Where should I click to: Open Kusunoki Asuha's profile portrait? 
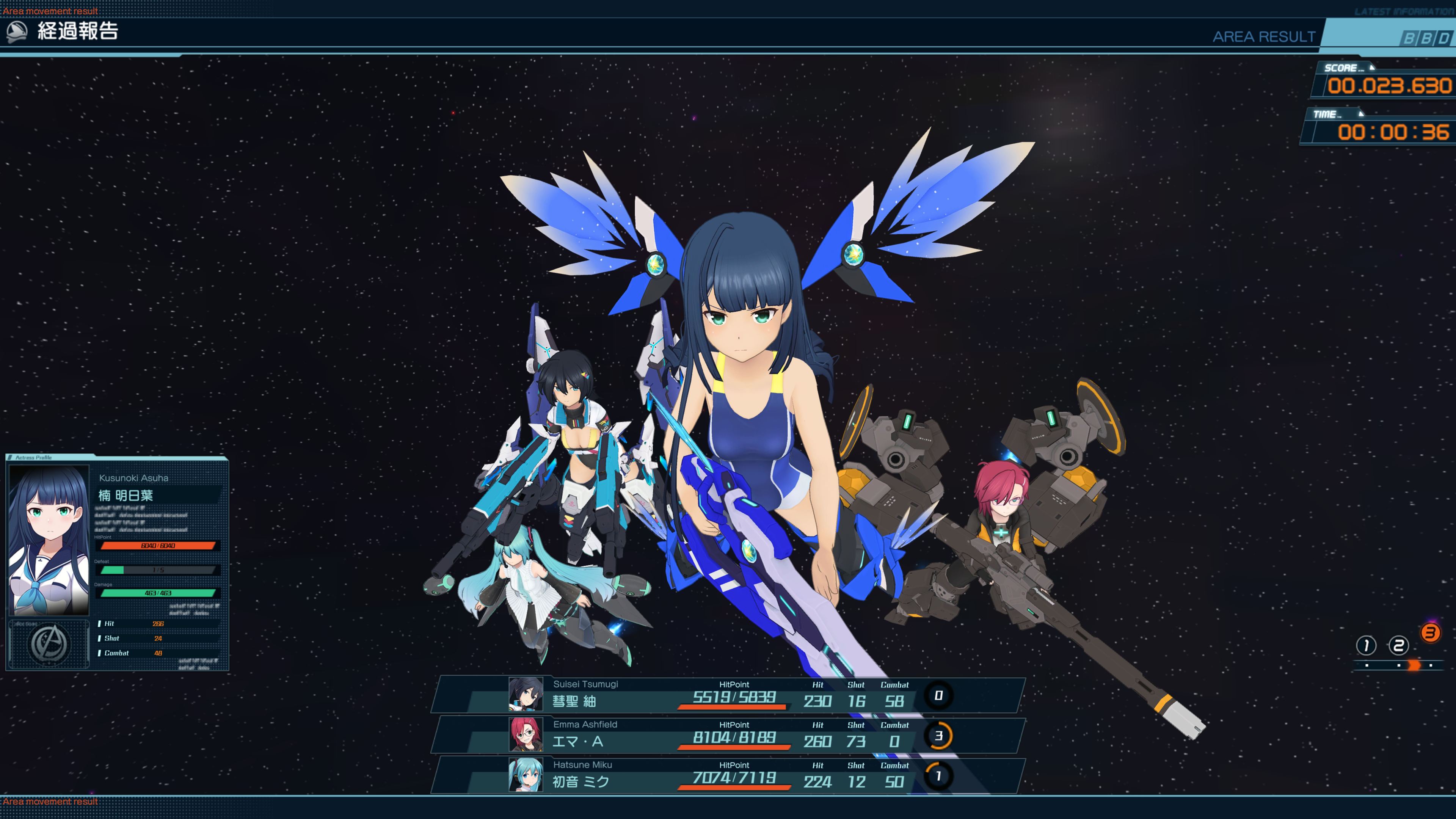coord(49,540)
